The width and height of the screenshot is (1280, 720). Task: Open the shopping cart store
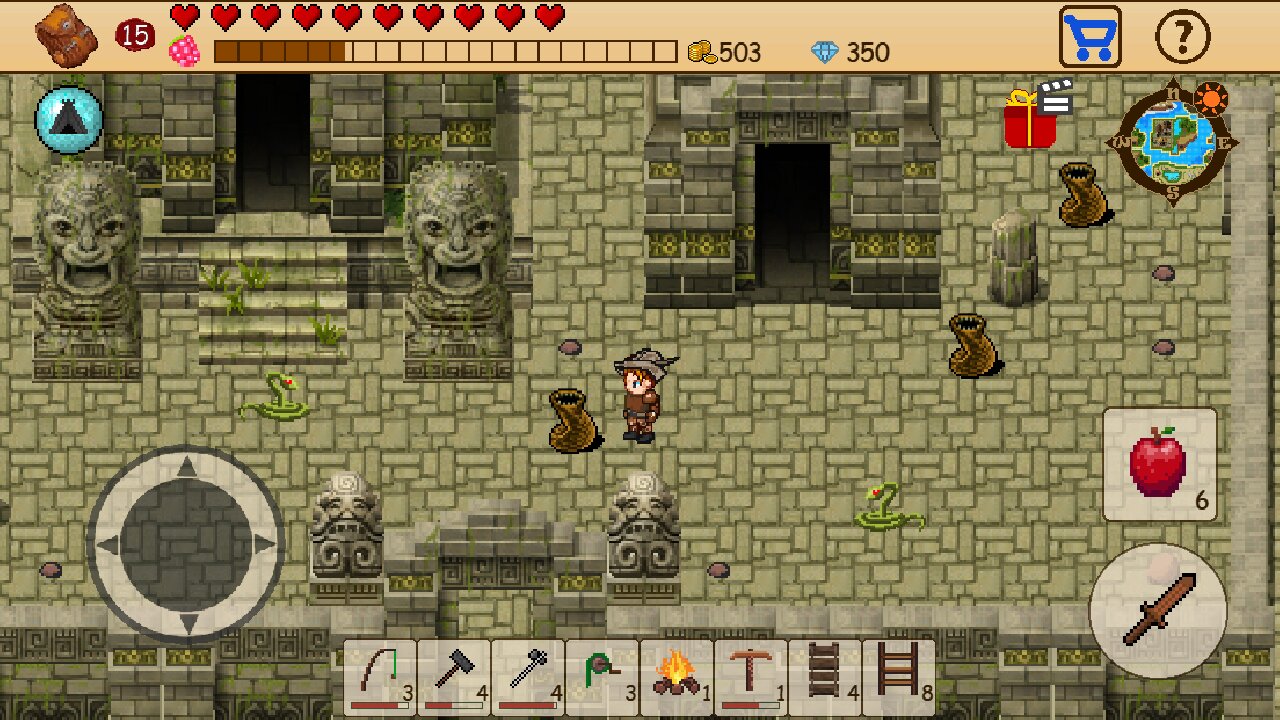1090,38
